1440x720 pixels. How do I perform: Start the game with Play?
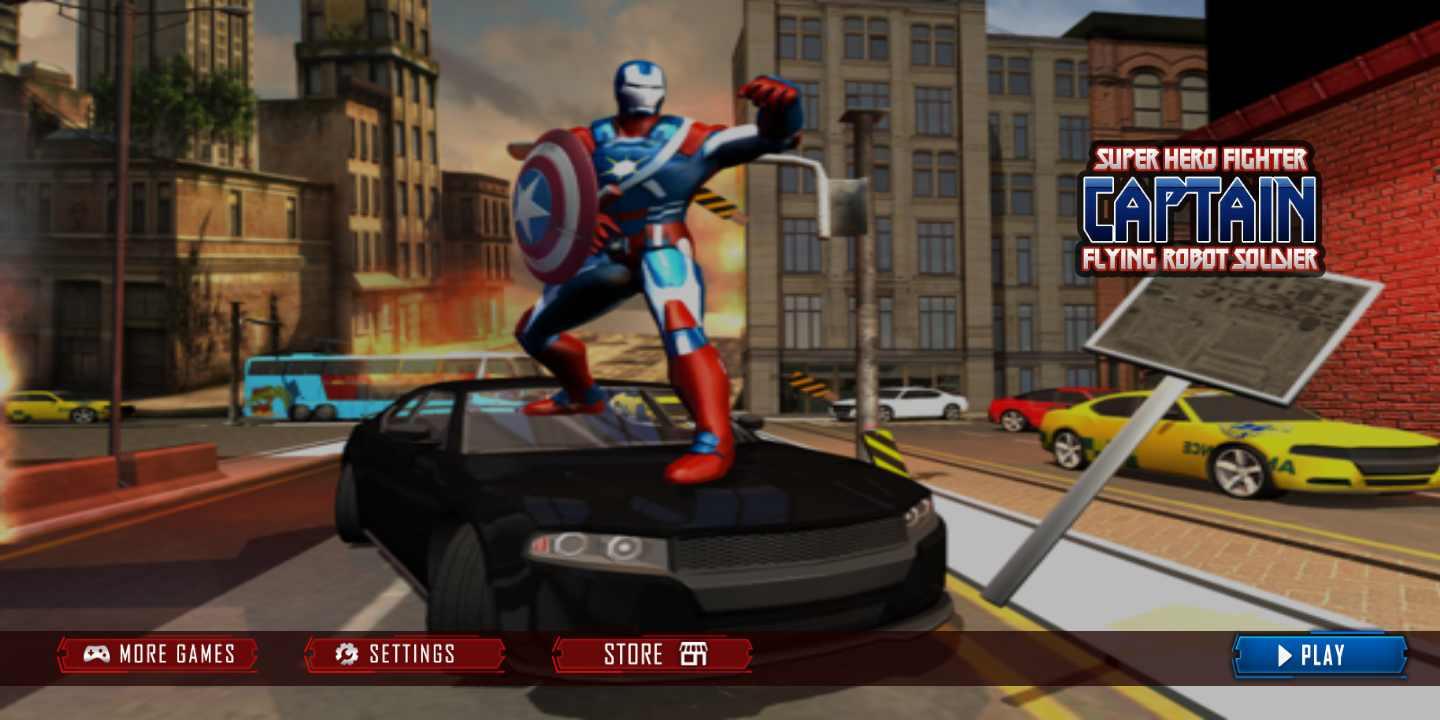[1319, 656]
